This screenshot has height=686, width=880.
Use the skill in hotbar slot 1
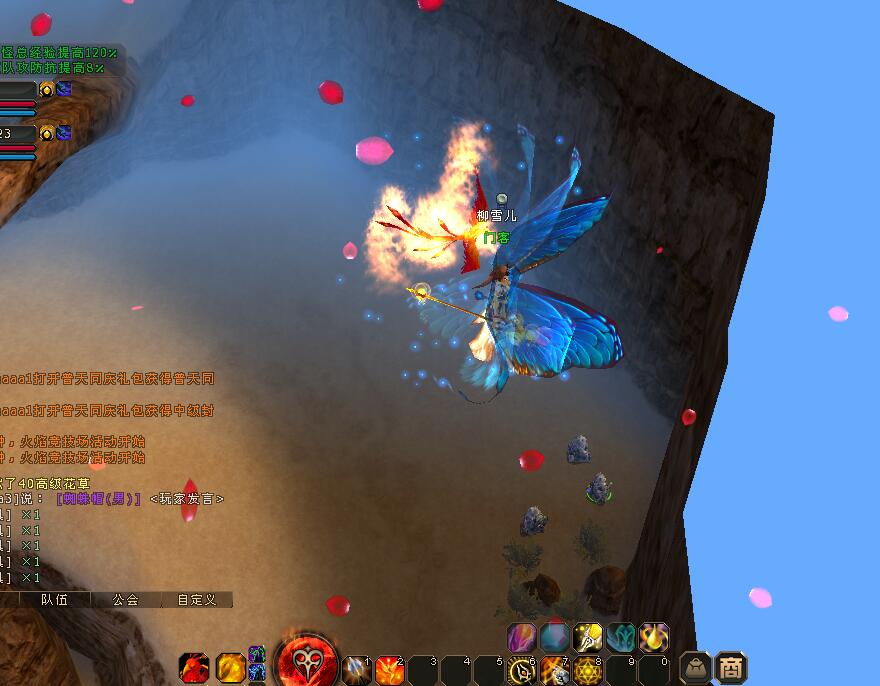click(x=356, y=670)
